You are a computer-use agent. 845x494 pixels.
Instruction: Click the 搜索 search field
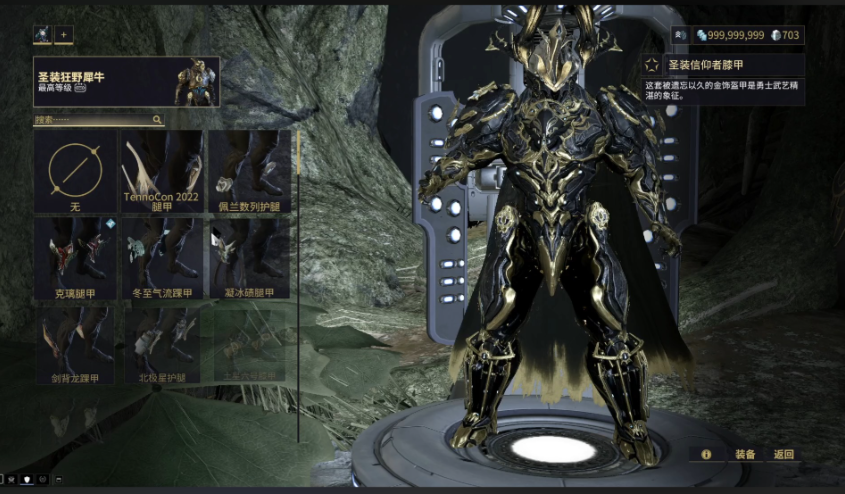pyautogui.click(x=98, y=120)
